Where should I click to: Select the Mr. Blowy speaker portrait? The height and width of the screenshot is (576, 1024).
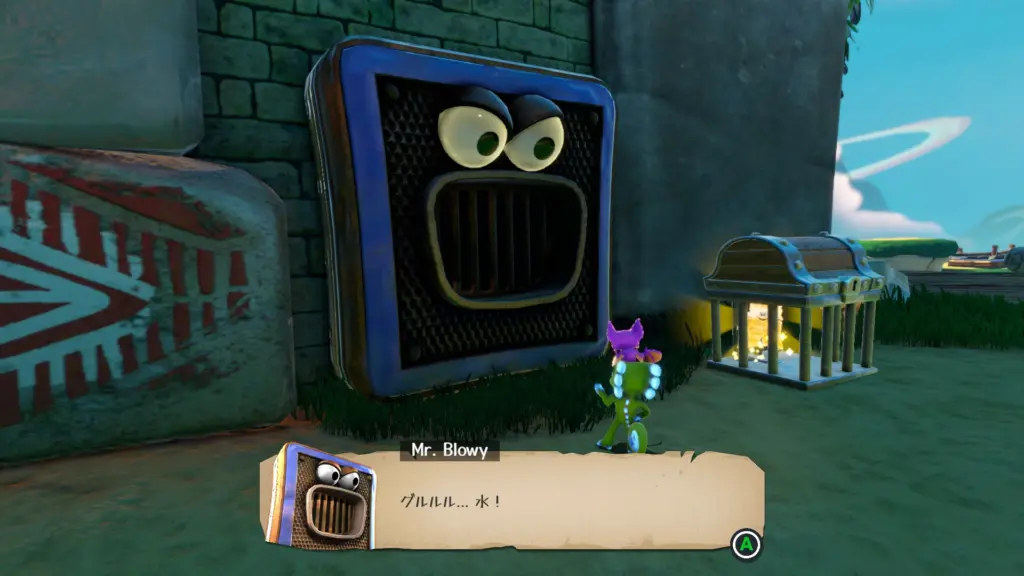point(320,497)
